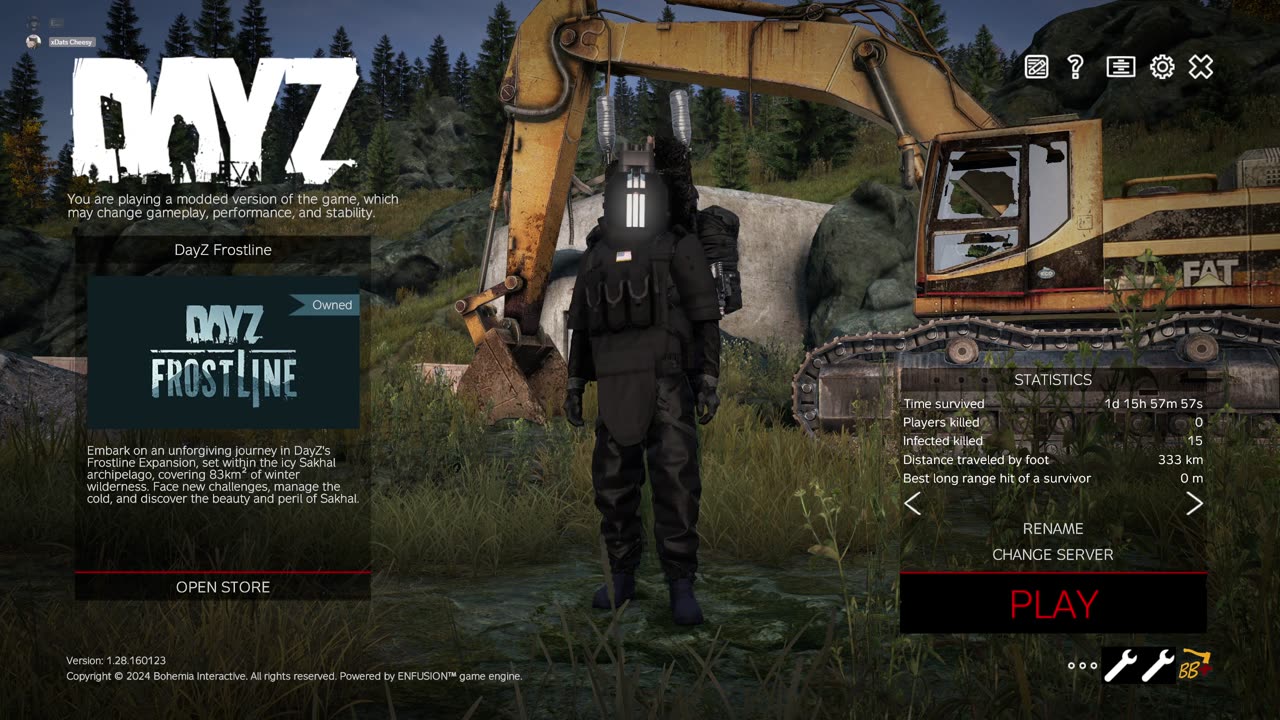Rename the character via RENAME
This screenshot has height=720, width=1280.
[x=1052, y=529]
